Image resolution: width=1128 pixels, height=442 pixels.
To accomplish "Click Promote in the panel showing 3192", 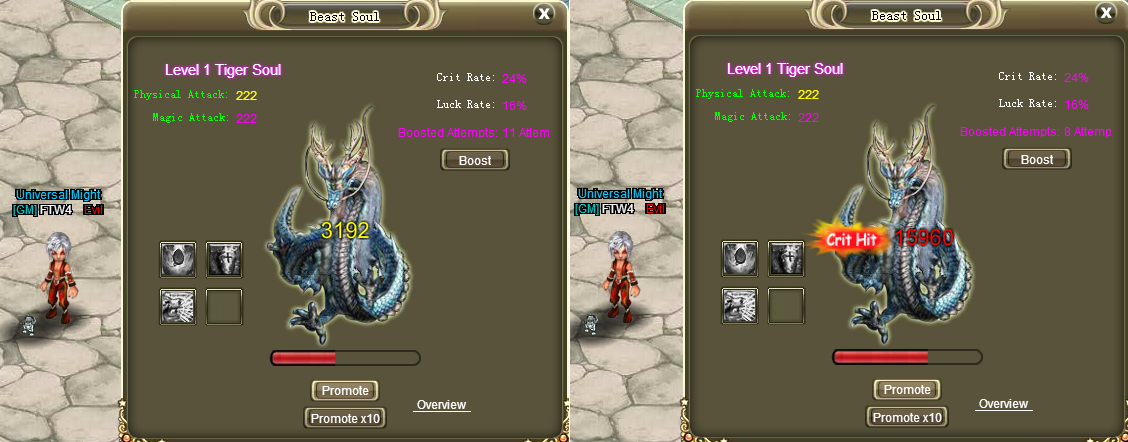I will (345, 390).
